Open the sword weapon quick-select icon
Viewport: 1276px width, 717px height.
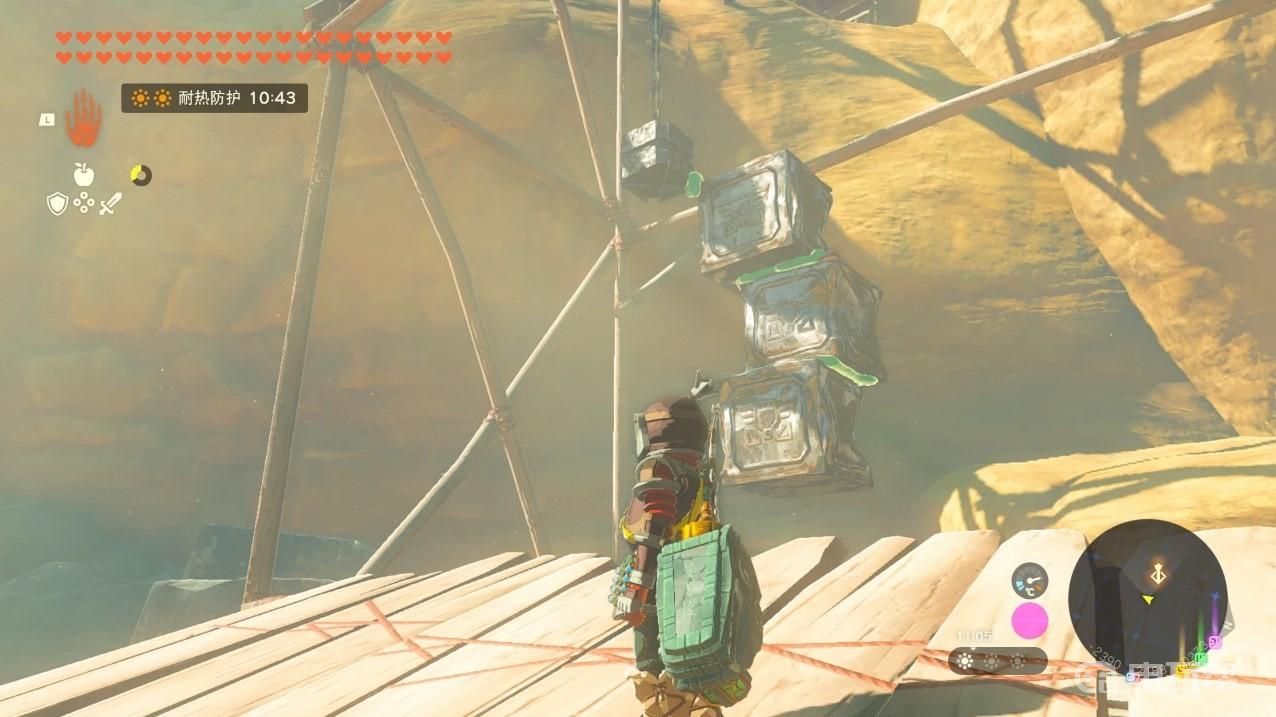click(x=110, y=204)
